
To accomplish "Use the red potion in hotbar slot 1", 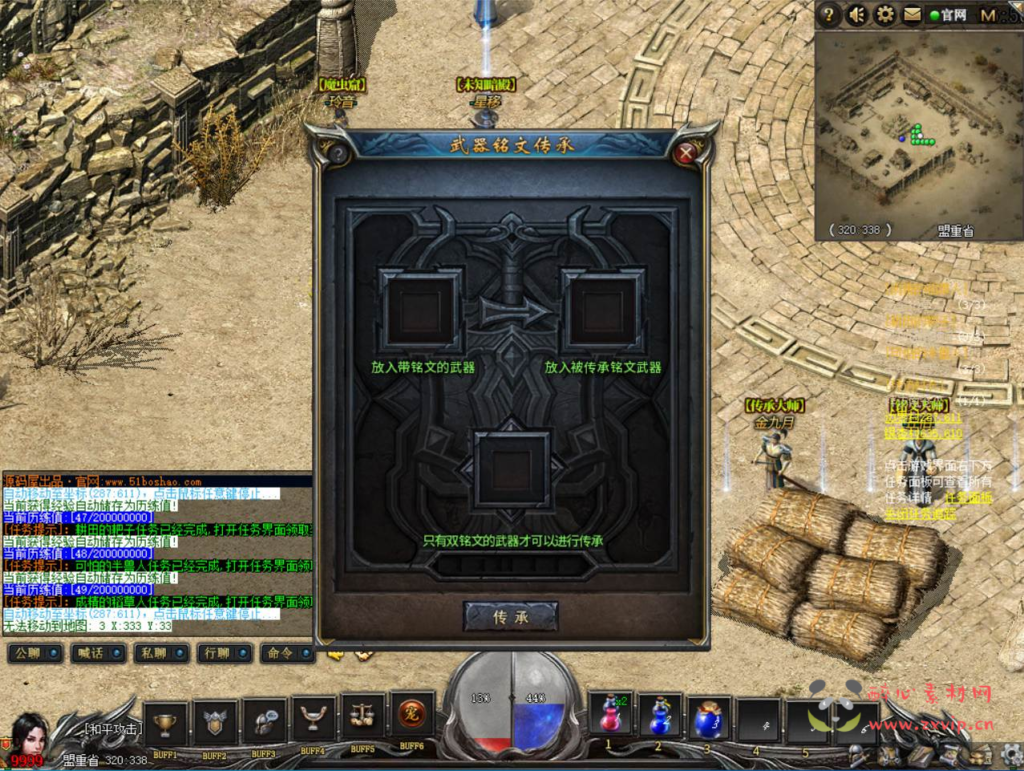I will click(x=610, y=718).
